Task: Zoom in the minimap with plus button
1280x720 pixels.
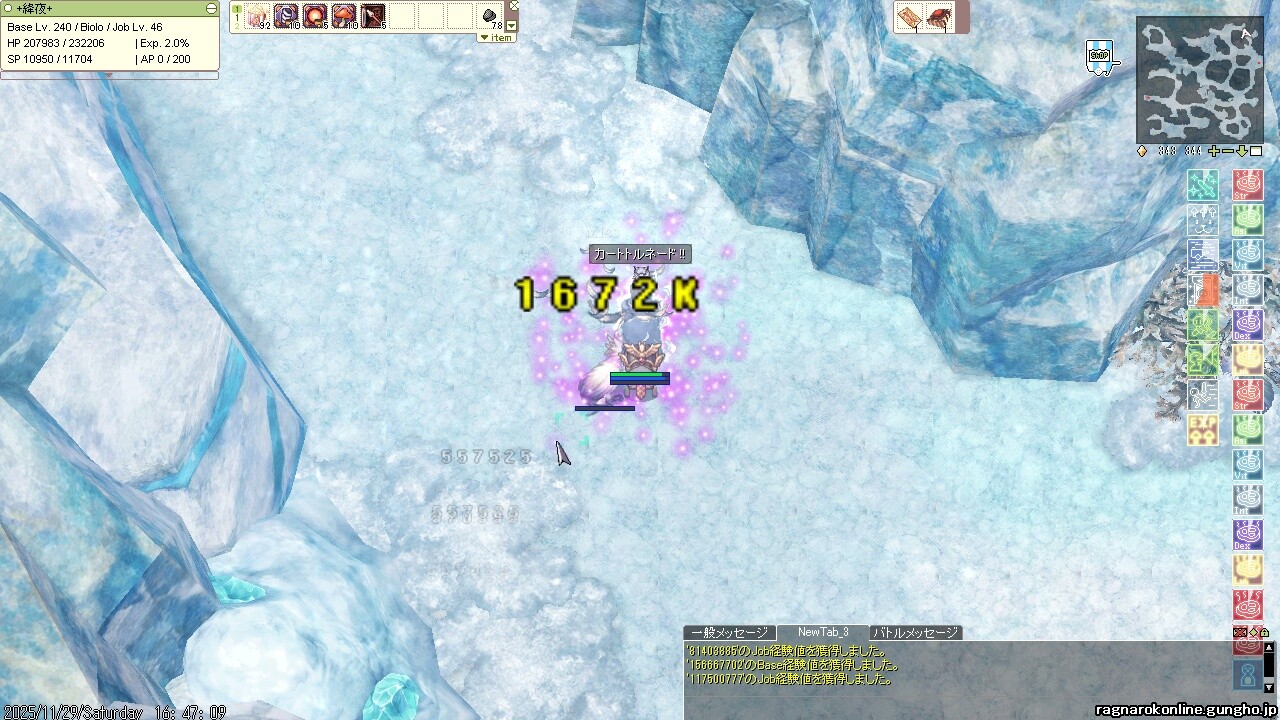Action: coord(1214,151)
